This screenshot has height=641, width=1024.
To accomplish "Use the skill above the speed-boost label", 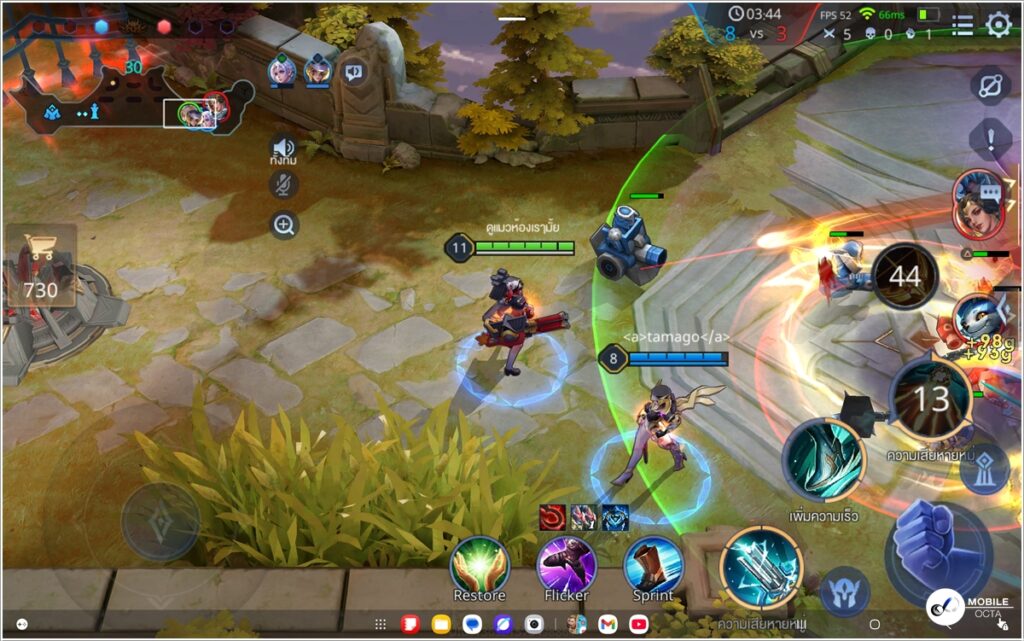I will coord(822,460).
